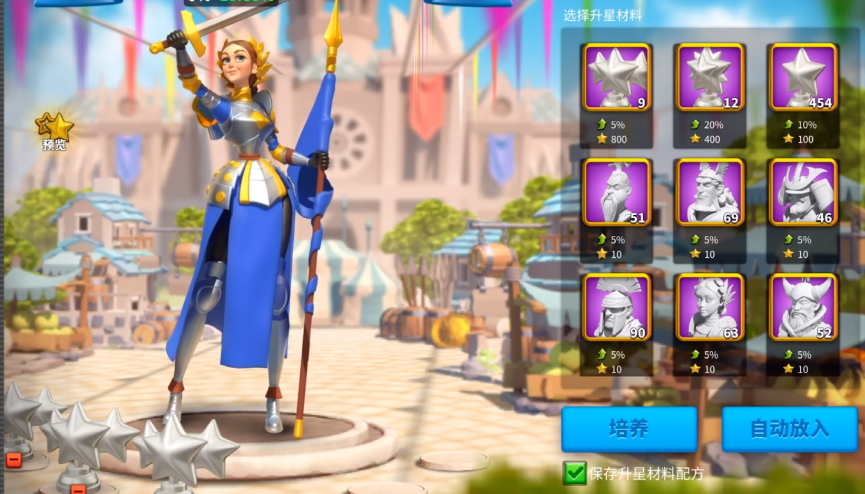Screen dimensions: 865x494
Task: Select the star sculpture with count 9
Action: coord(617,77)
